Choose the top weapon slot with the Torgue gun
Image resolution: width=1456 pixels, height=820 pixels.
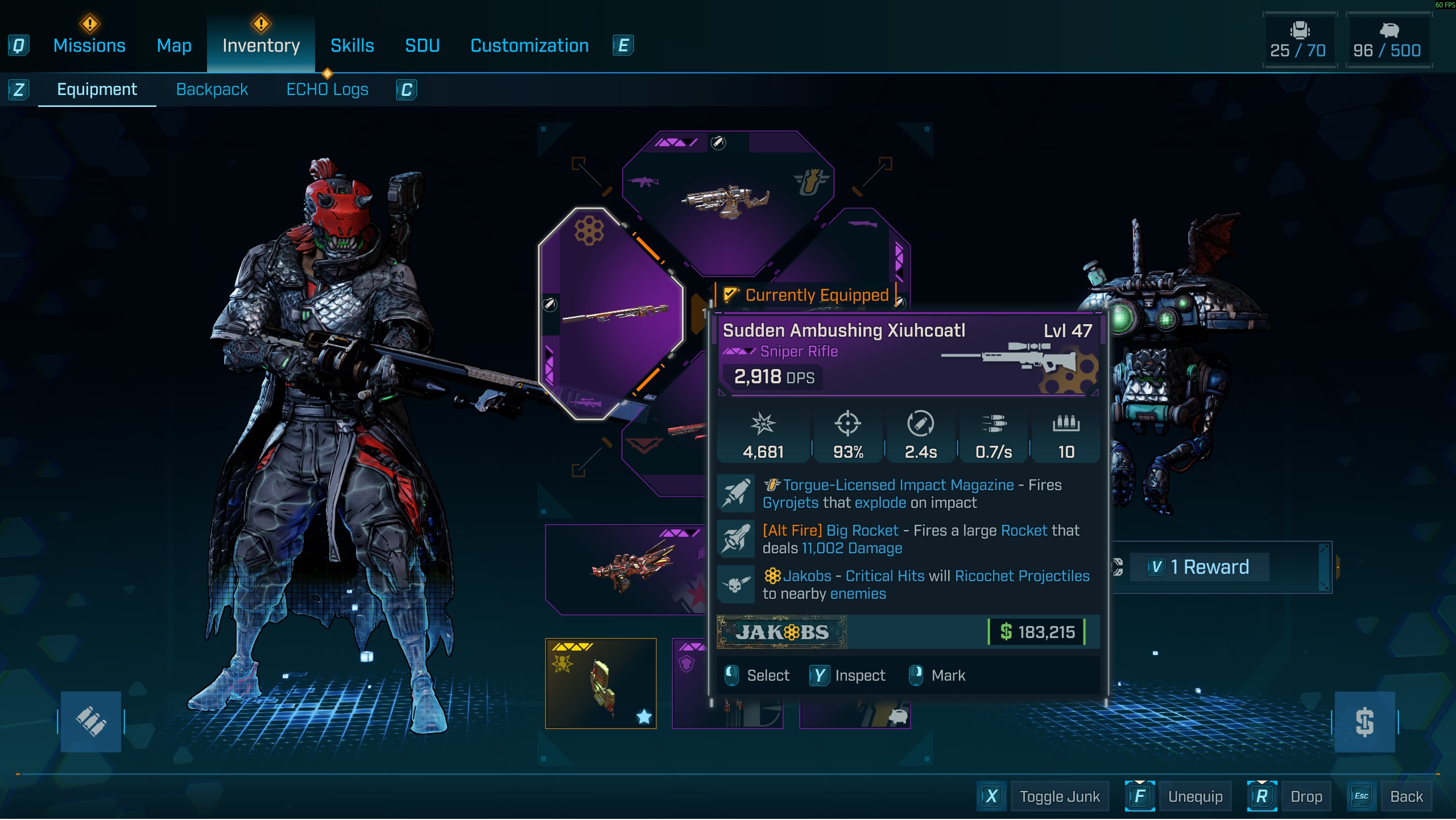point(727,200)
